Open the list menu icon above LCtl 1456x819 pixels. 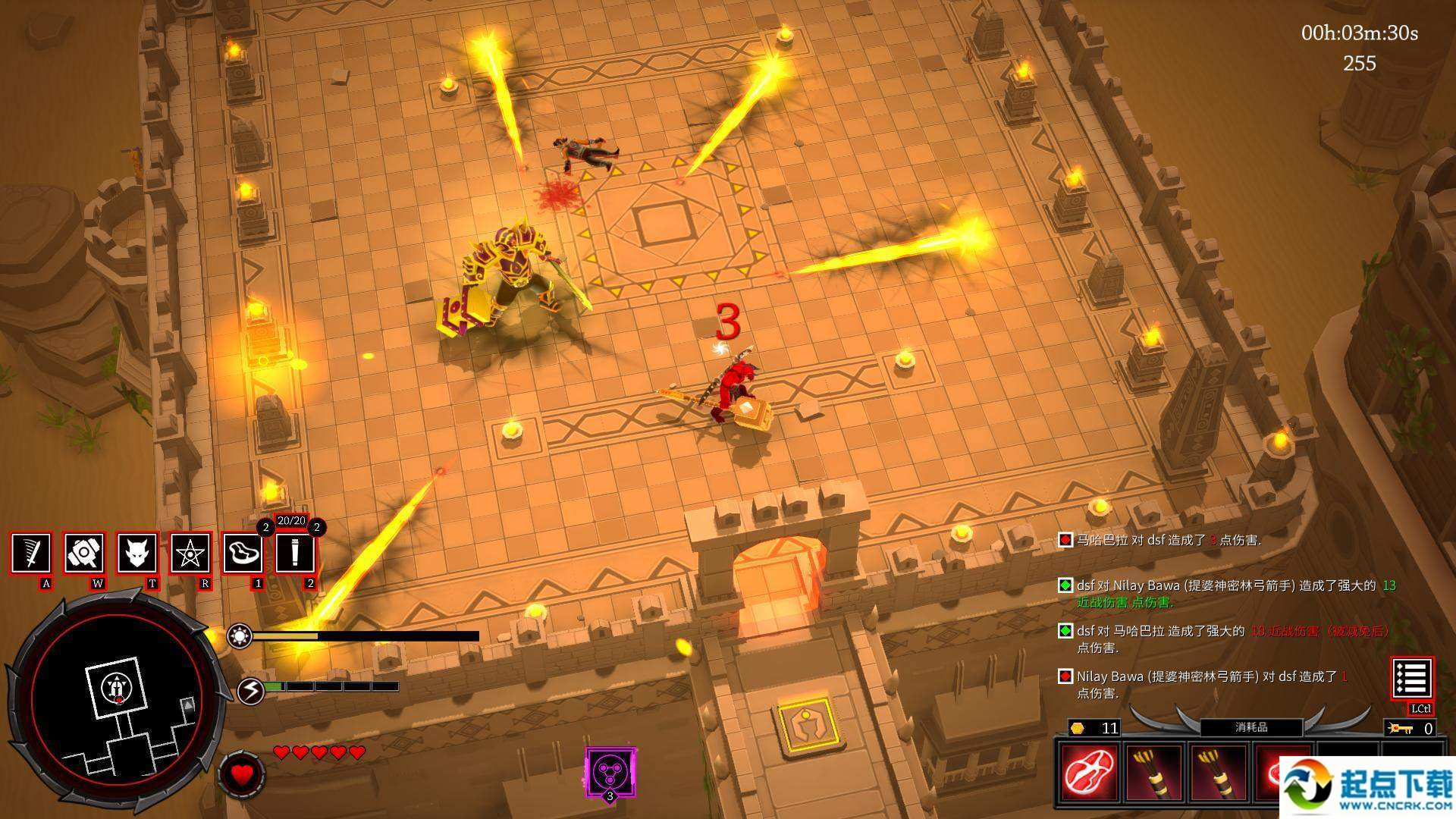1411,678
